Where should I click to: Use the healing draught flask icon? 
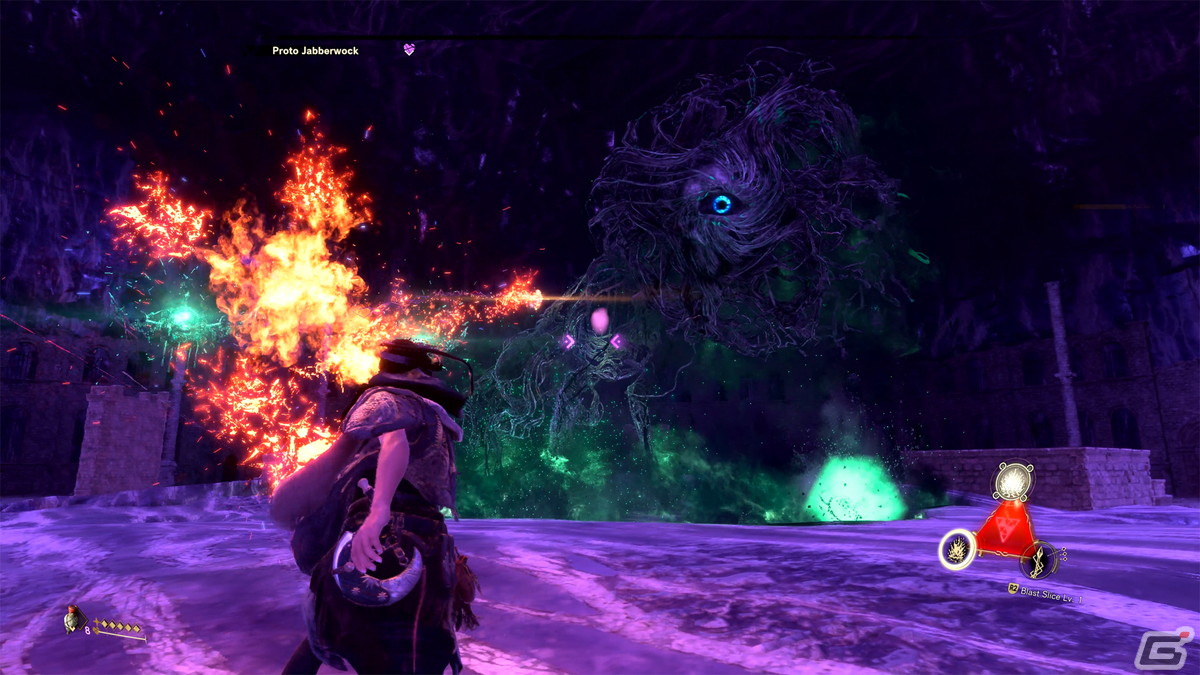coord(72,621)
